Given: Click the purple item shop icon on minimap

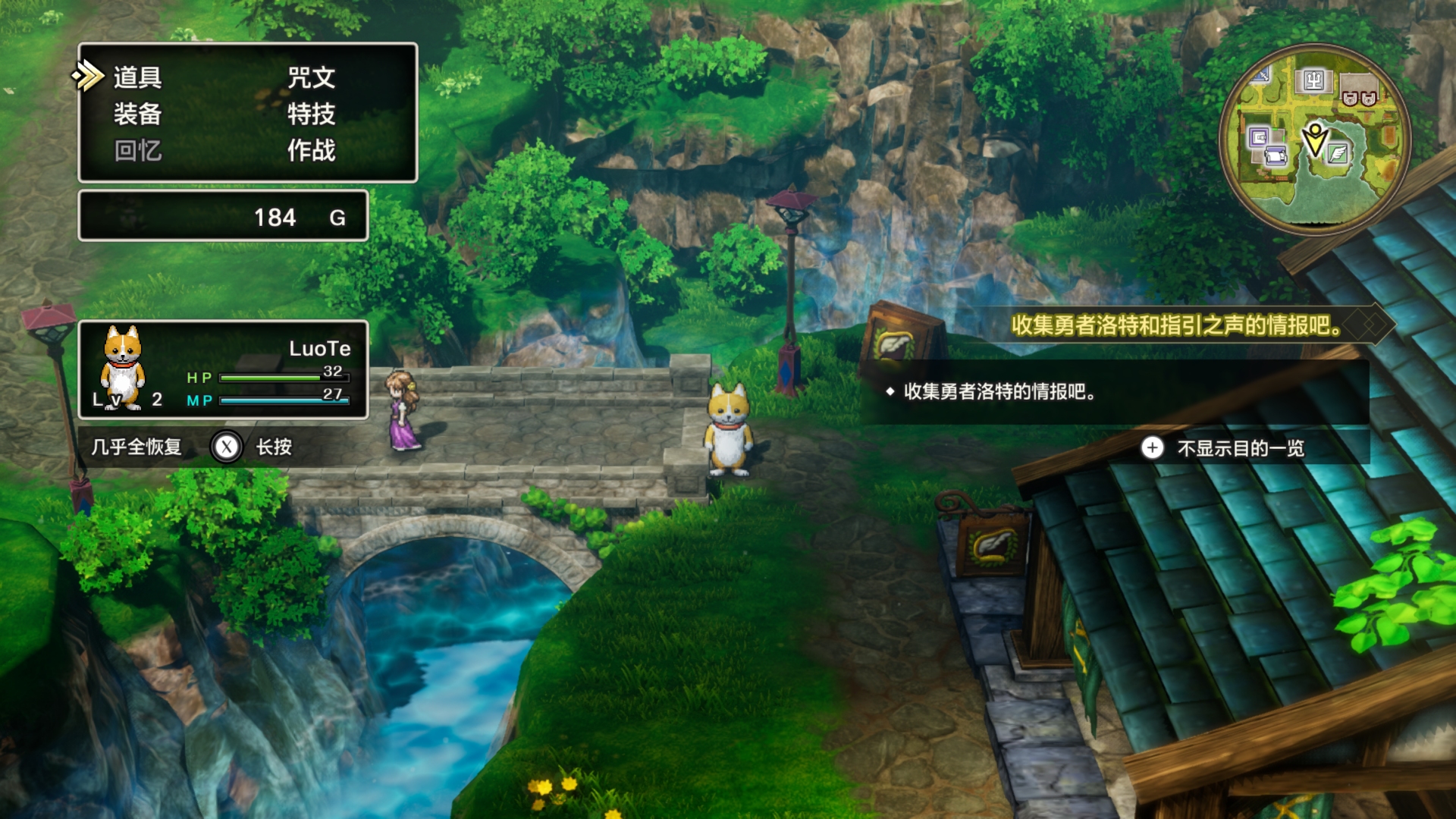Looking at the screenshot, I should [1260, 137].
